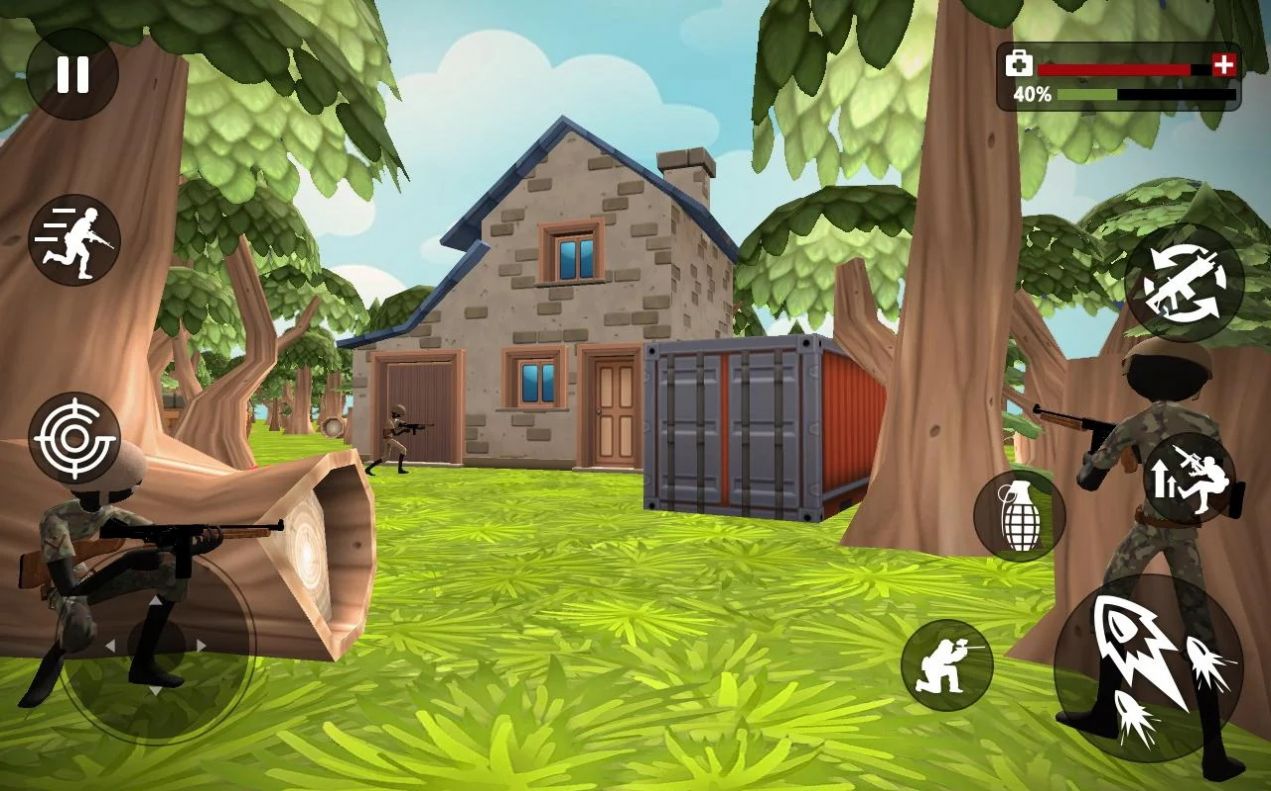Trigger the jump soldier button
This screenshot has width=1271, height=791.
click(1189, 478)
